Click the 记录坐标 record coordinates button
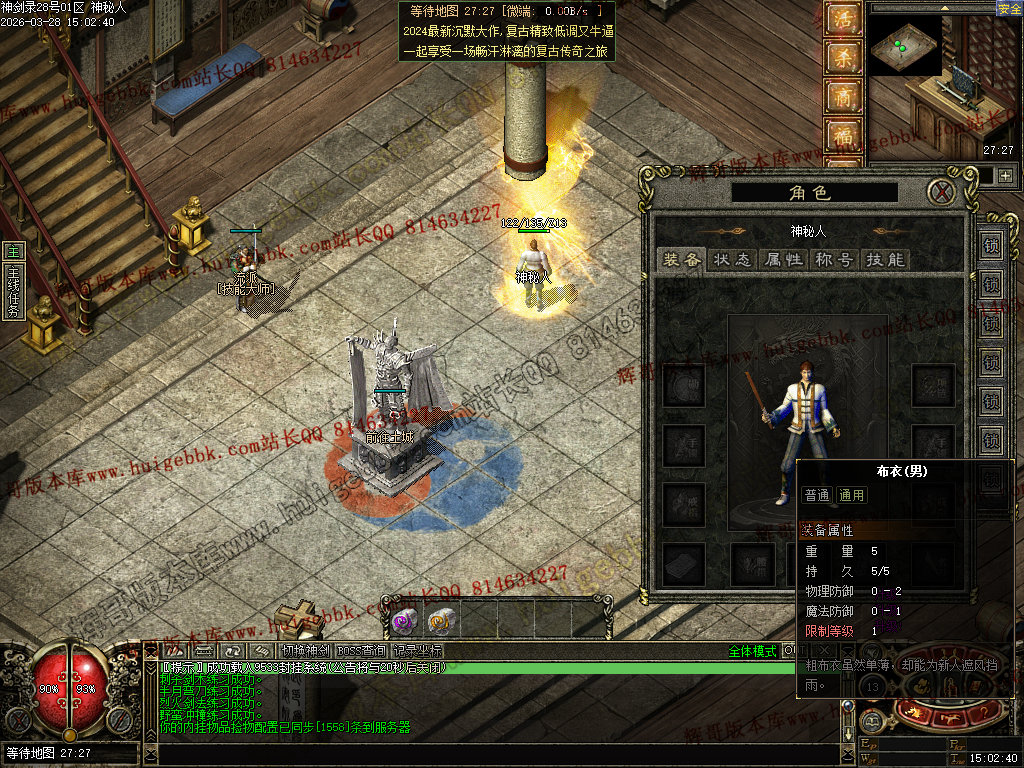 (x=417, y=651)
